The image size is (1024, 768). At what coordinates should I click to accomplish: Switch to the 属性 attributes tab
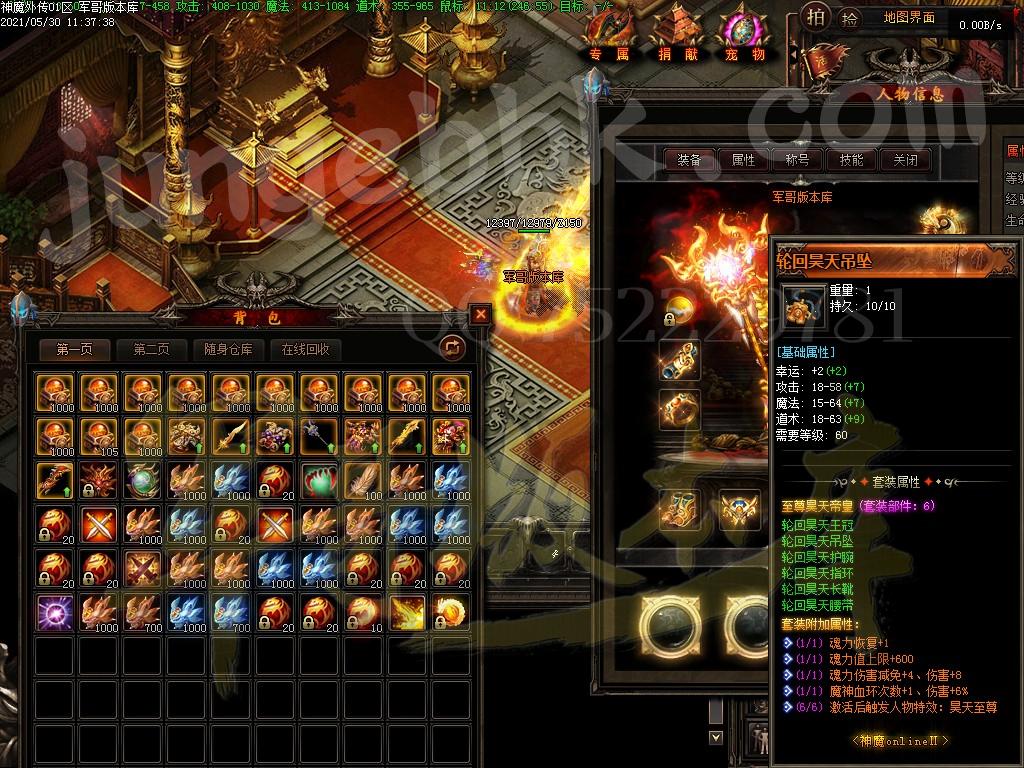743,160
